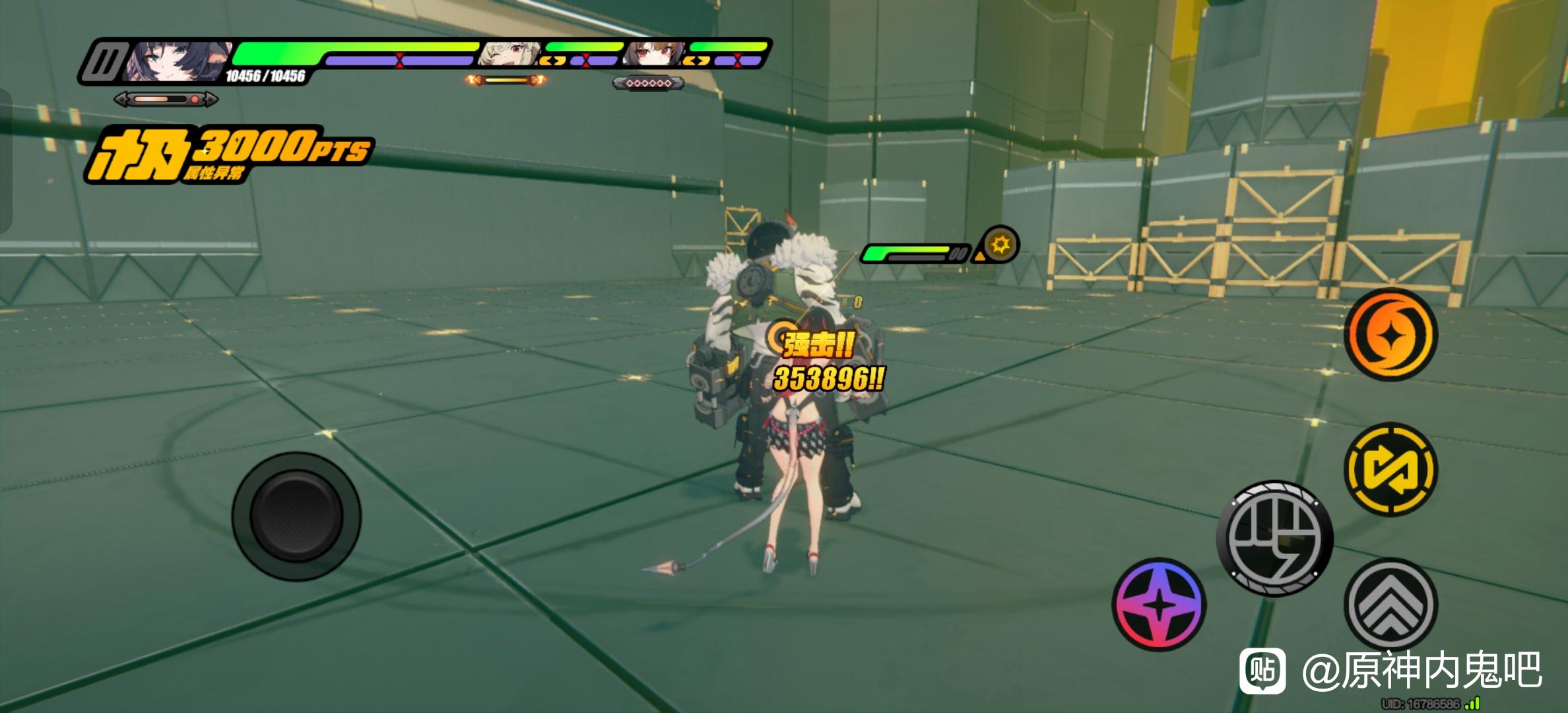1568x713 pixels.
Task: Tap the gray dodge chevron button
Action: [1391, 604]
